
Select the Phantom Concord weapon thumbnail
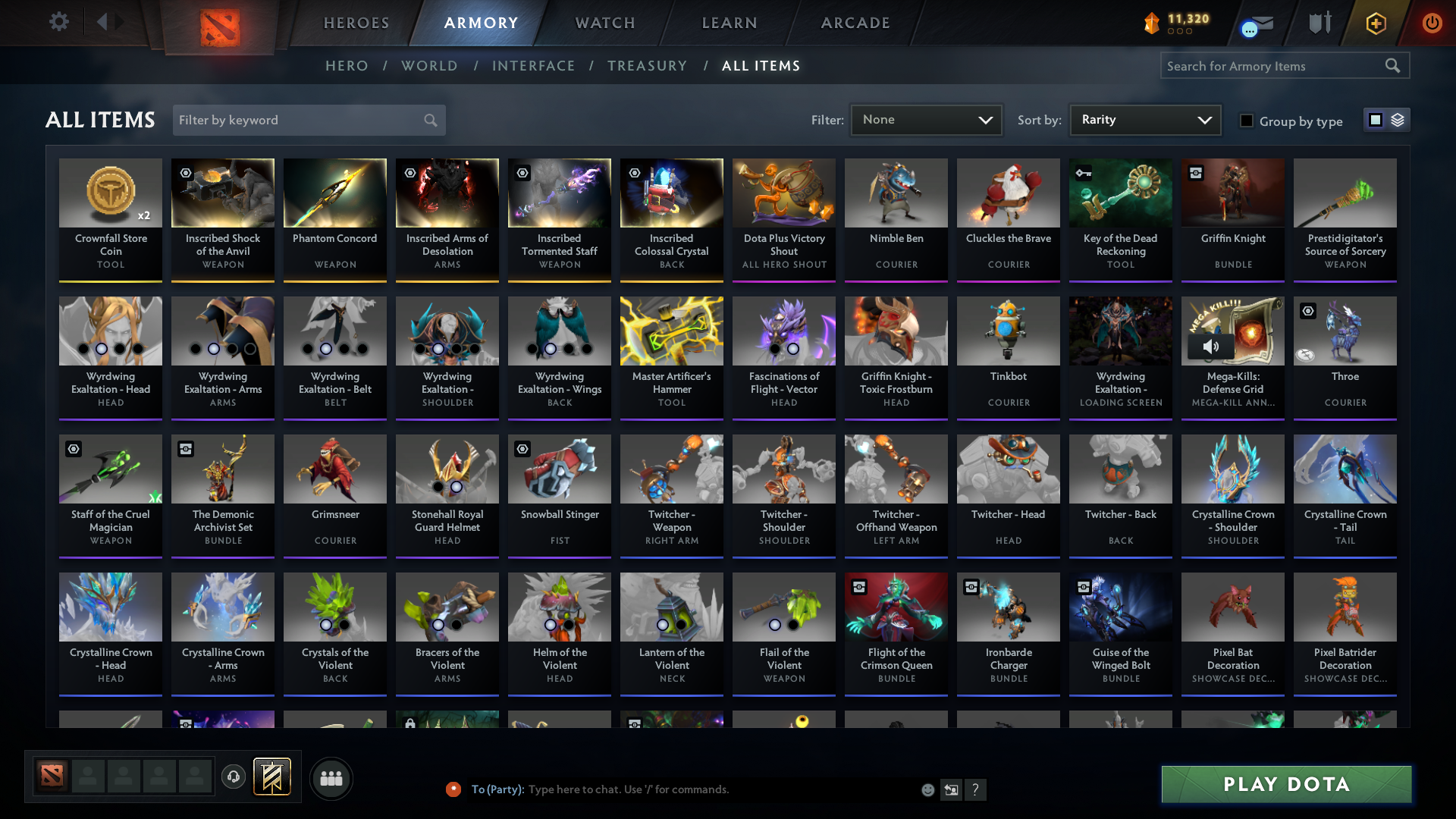click(x=334, y=193)
